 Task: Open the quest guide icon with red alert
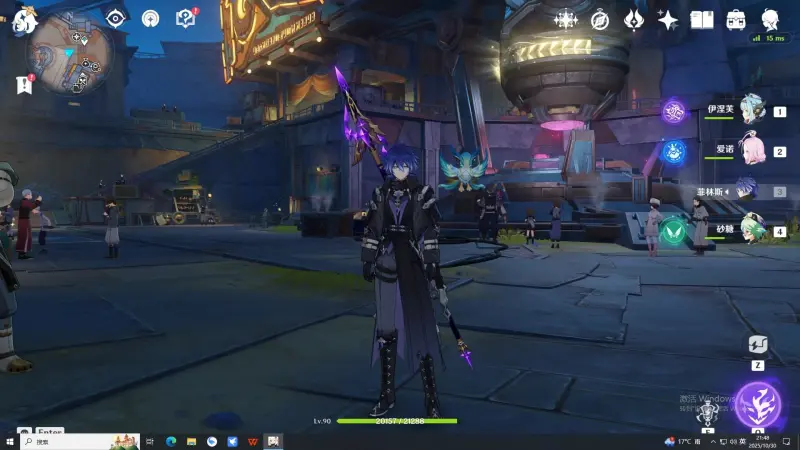point(185,18)
